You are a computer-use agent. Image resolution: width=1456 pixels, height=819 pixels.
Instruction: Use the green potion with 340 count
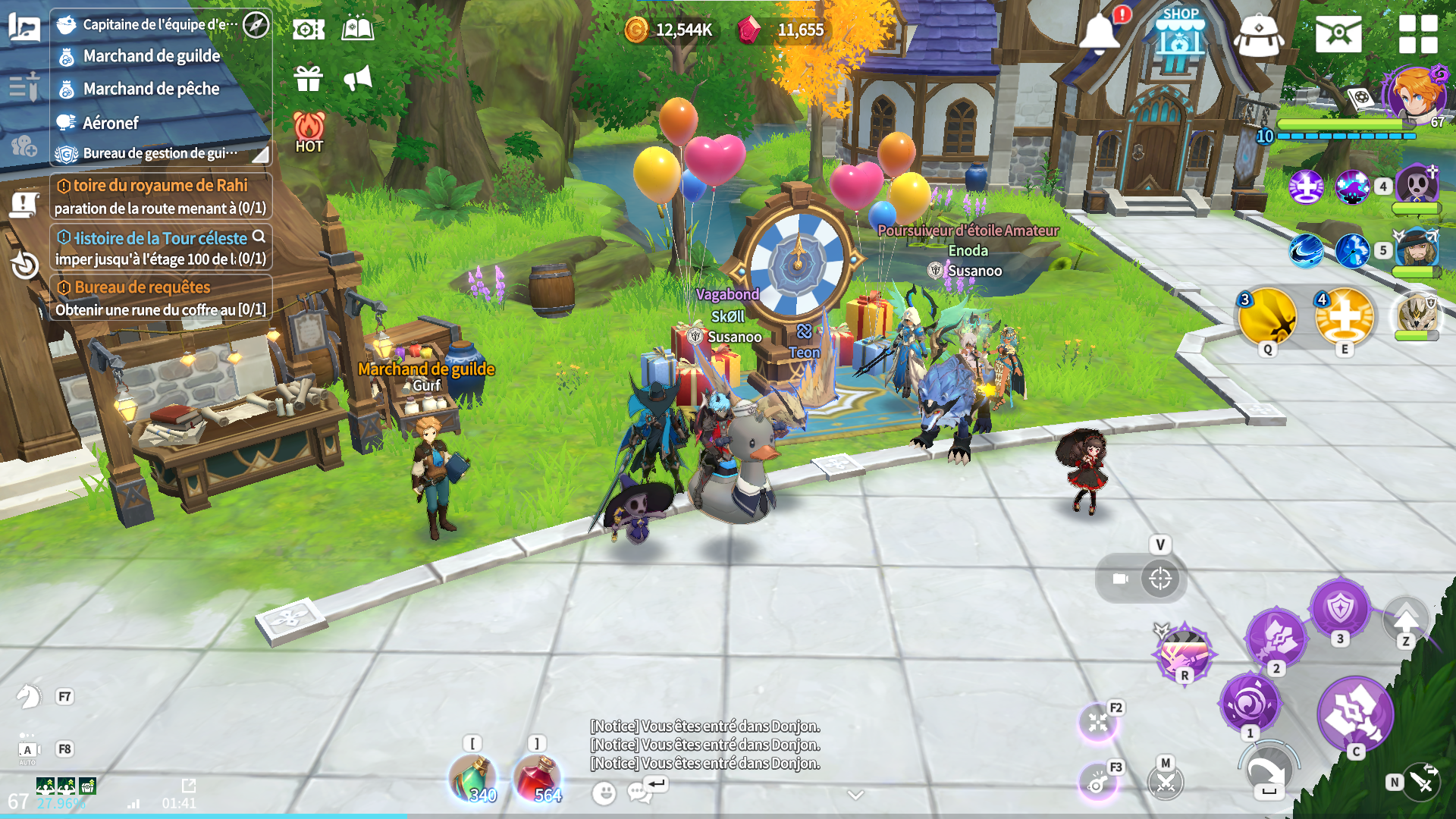click(x=473, y=779)
